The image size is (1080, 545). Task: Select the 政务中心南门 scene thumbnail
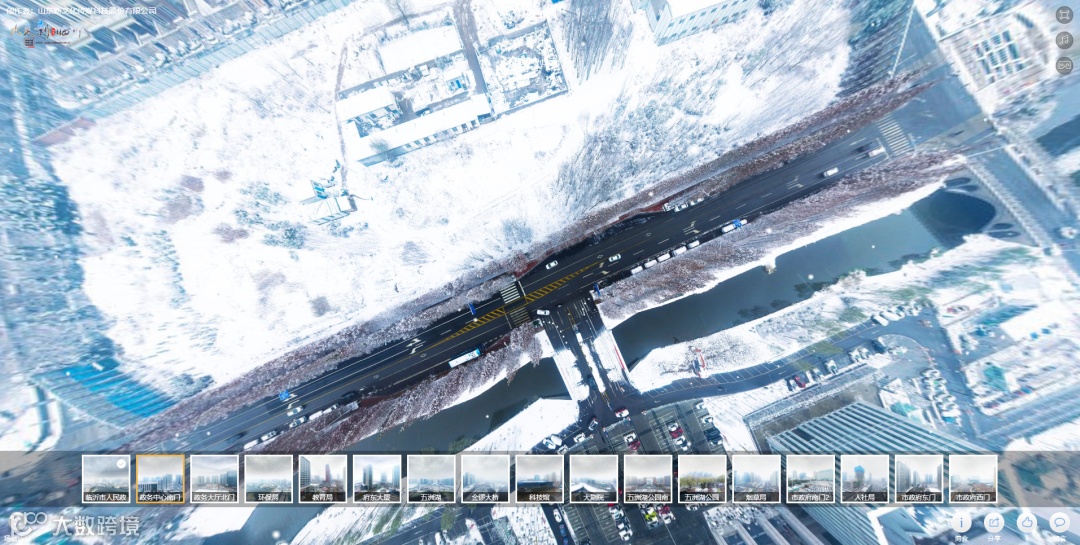[160, 477]
